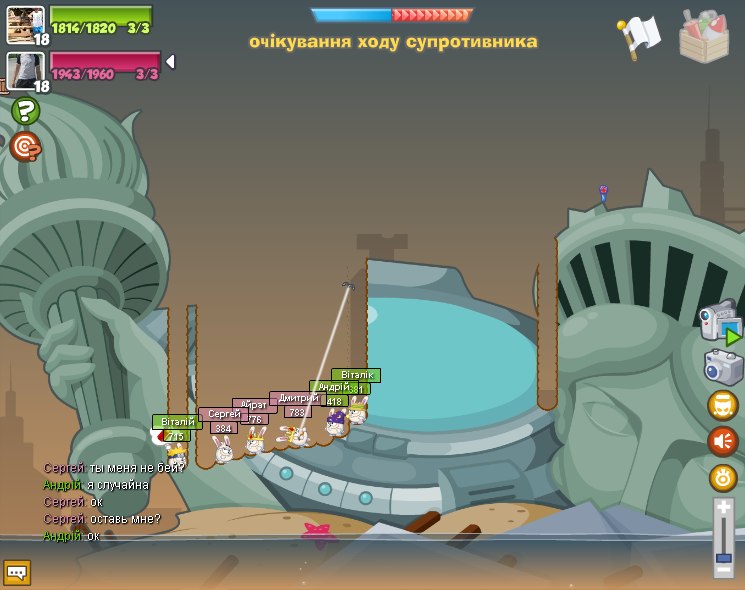Click the minus at the zoom slider bottom

coord(723,571)
